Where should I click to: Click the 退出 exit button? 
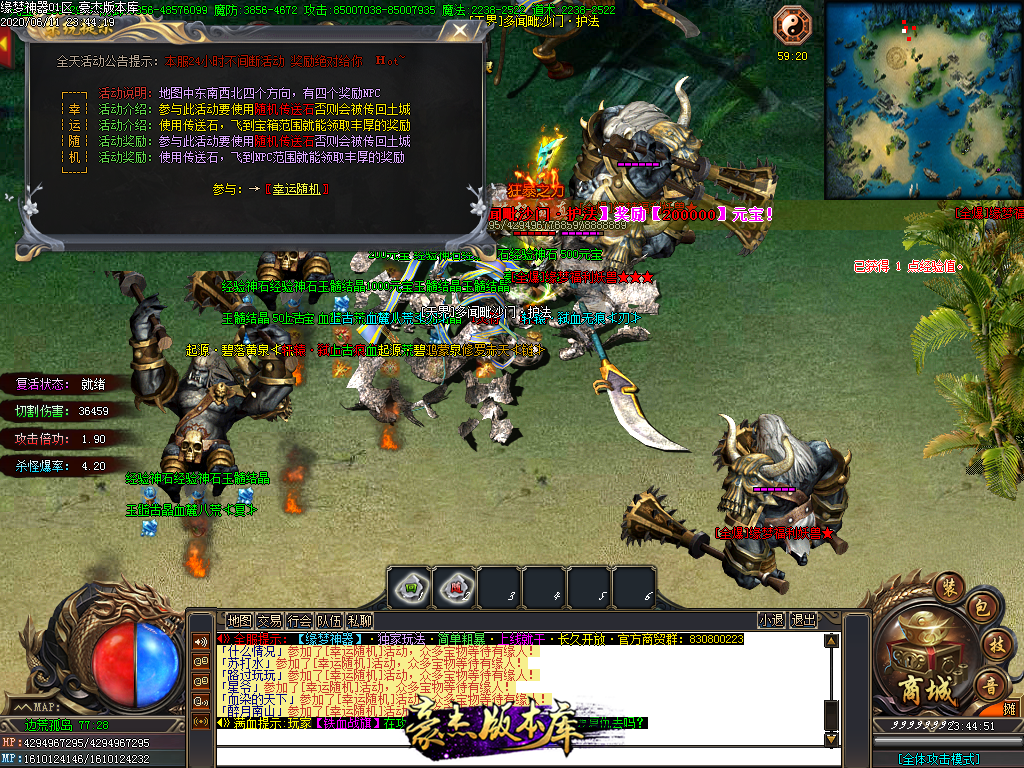(x=804, y=621)
